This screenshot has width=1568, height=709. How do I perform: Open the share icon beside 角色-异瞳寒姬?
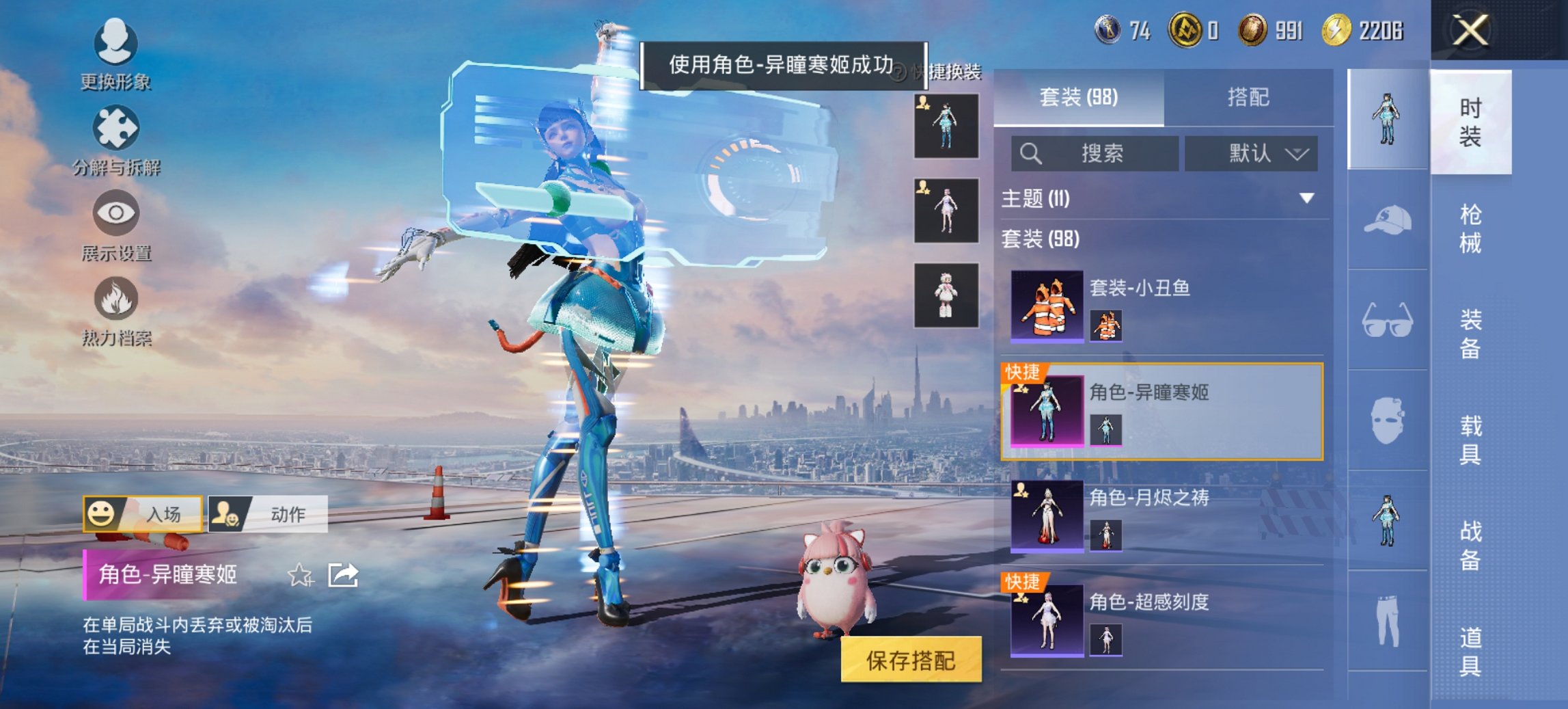coord(342,574)
